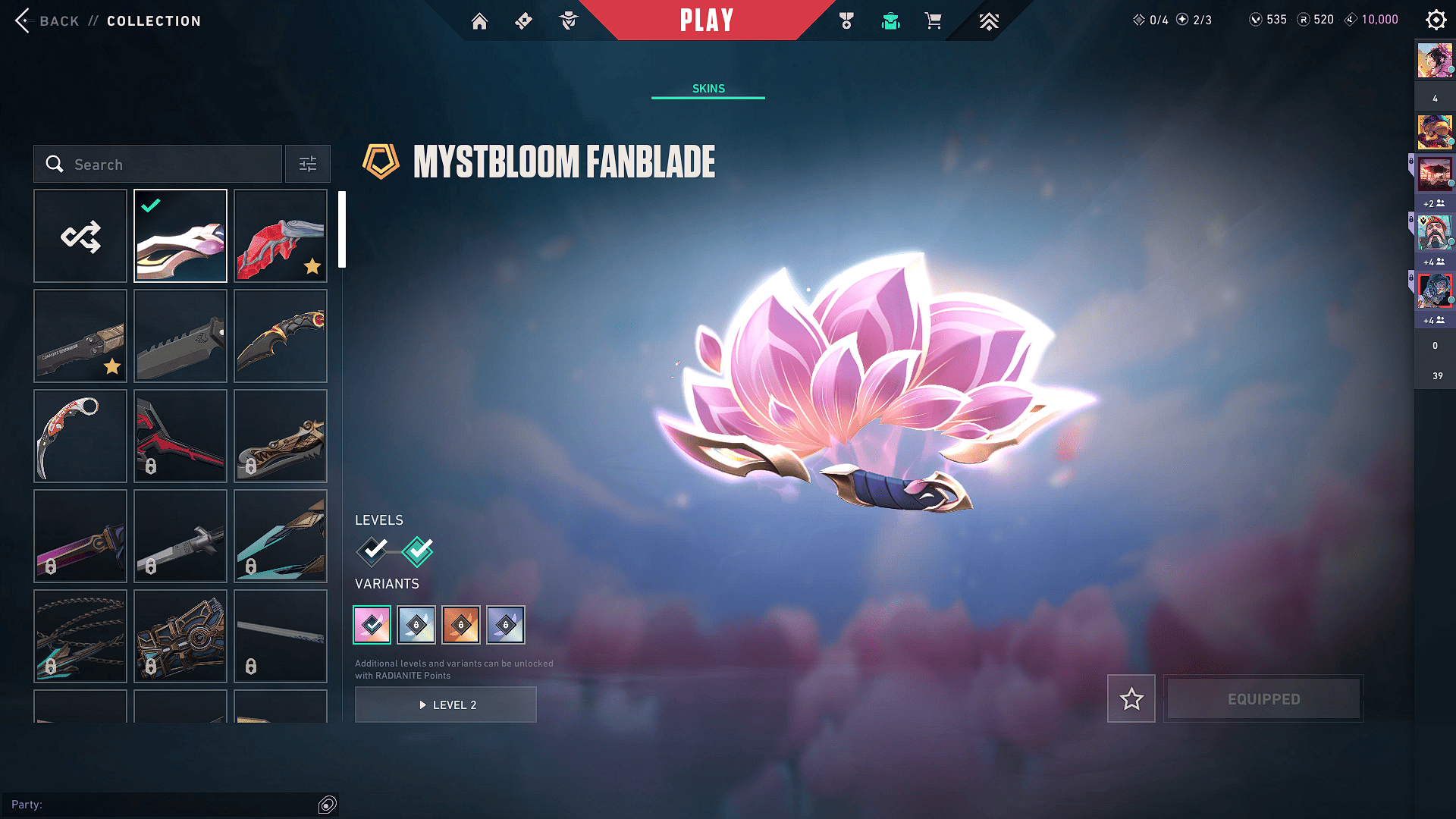
Task: Favorite this skin with the star button
Action: point(1131,698)
